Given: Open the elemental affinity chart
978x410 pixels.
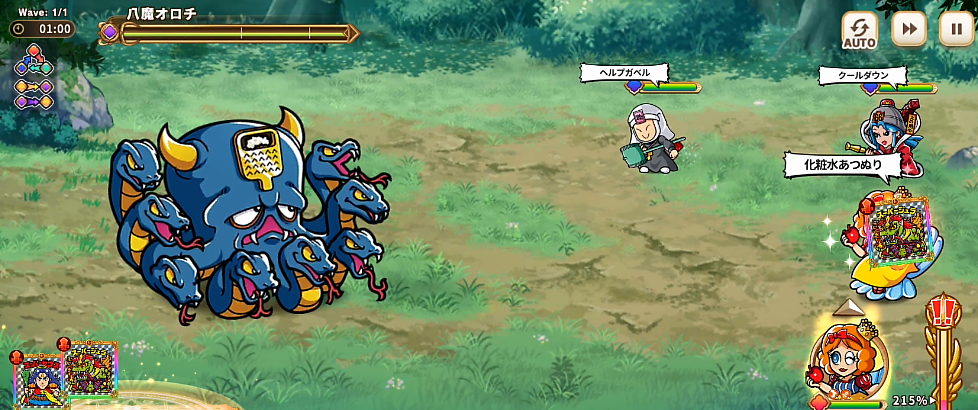Looking at the screenshot, I should pyautogui.click(x=33, y=77).
